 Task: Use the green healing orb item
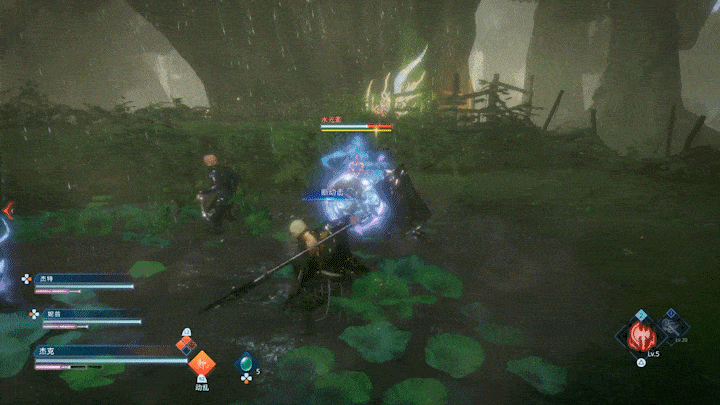click(245, 363)
